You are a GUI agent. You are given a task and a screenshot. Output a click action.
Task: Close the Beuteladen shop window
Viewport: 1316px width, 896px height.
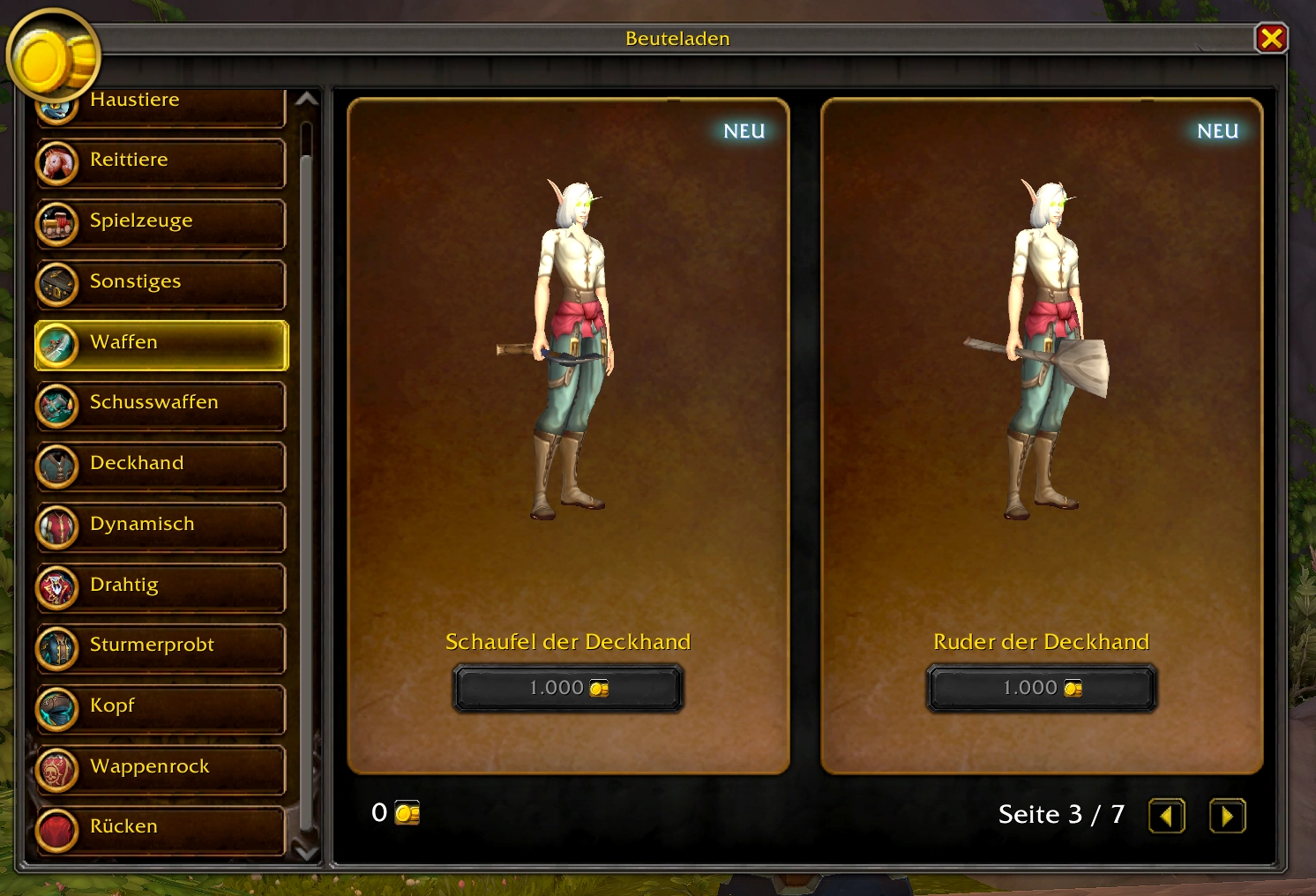(1271, 39)
